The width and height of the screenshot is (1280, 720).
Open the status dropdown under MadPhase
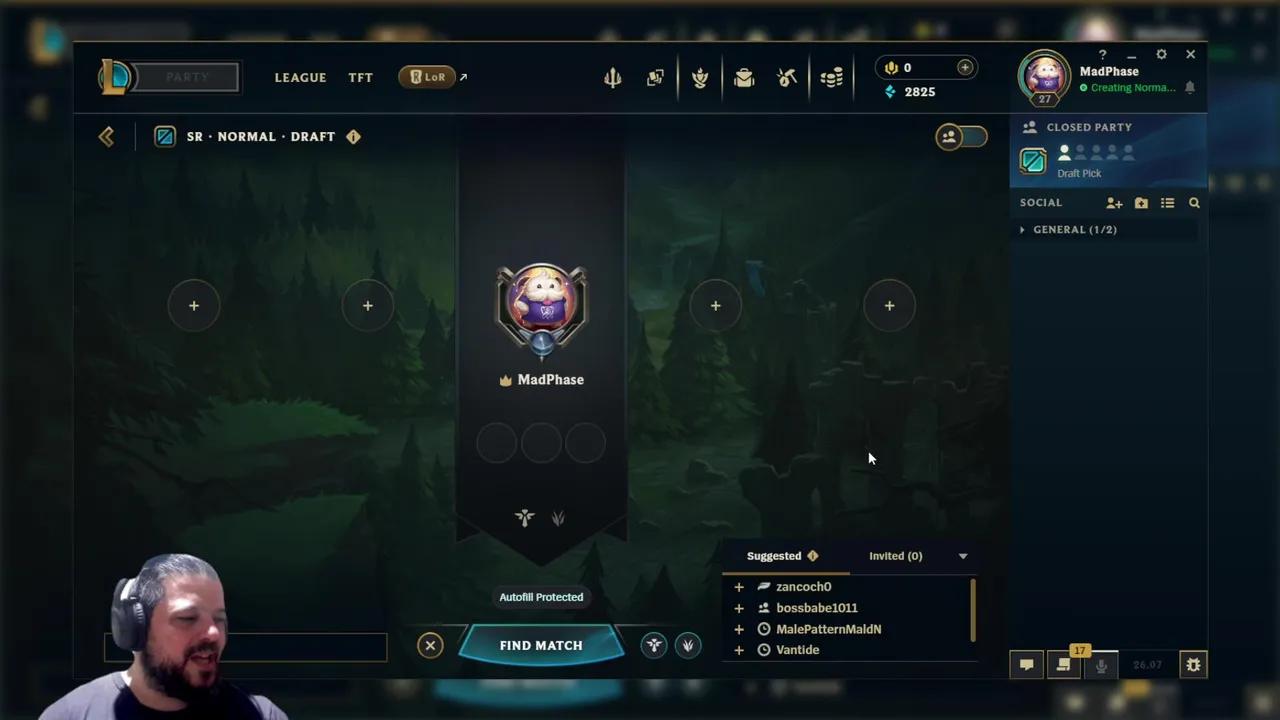pyautogui.click(x=1131, y=87)
